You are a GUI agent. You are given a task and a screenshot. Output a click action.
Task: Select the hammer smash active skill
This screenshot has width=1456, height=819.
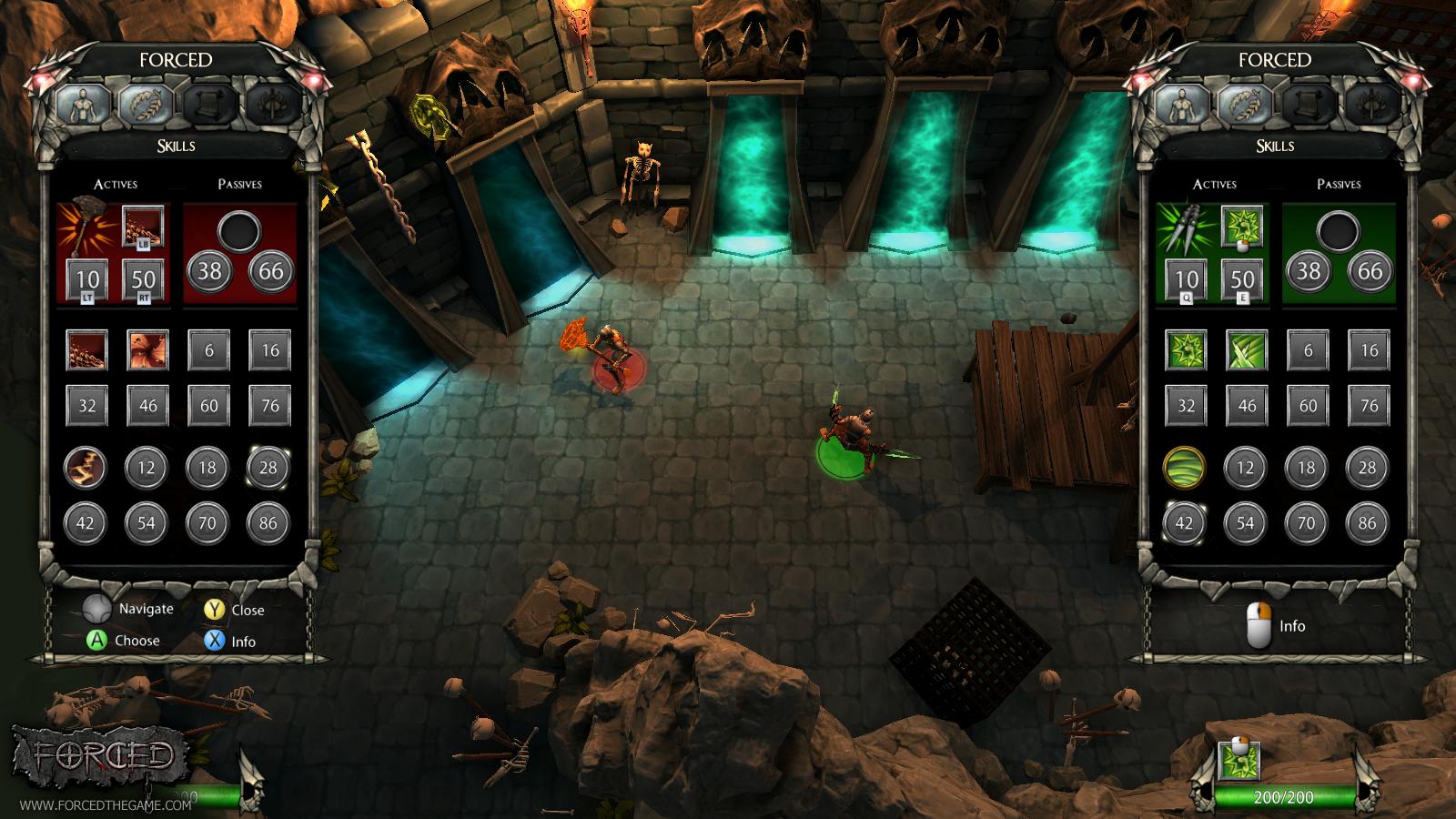pos(86,229)
